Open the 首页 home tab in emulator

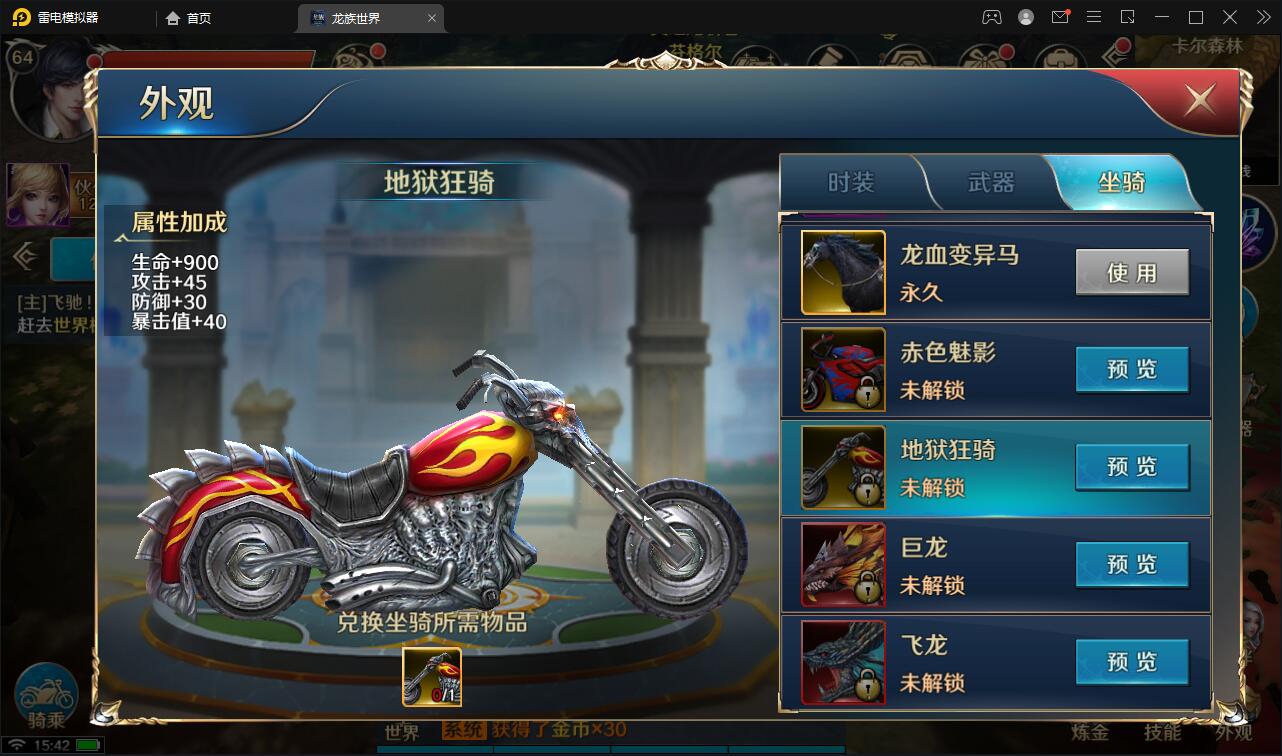point(188,18)
